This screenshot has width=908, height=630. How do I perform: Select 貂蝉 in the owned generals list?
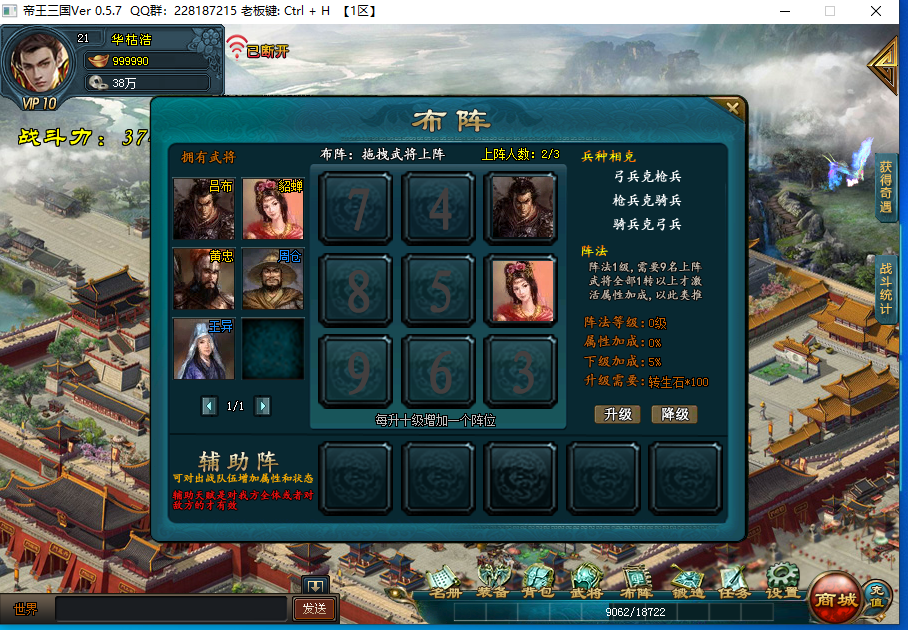pos(273,209)
